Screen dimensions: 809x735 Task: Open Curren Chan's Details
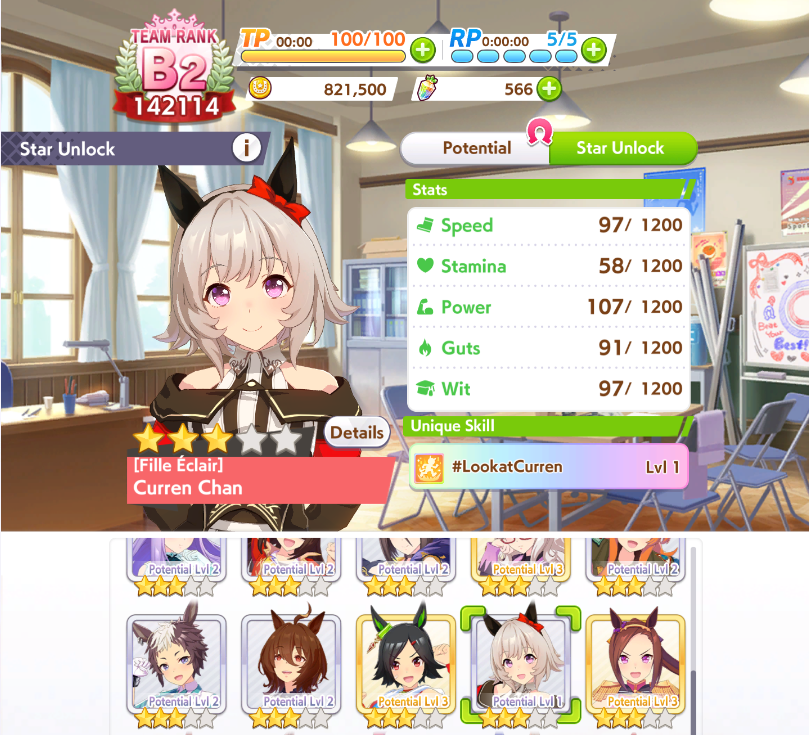click(x=357, y=433)
